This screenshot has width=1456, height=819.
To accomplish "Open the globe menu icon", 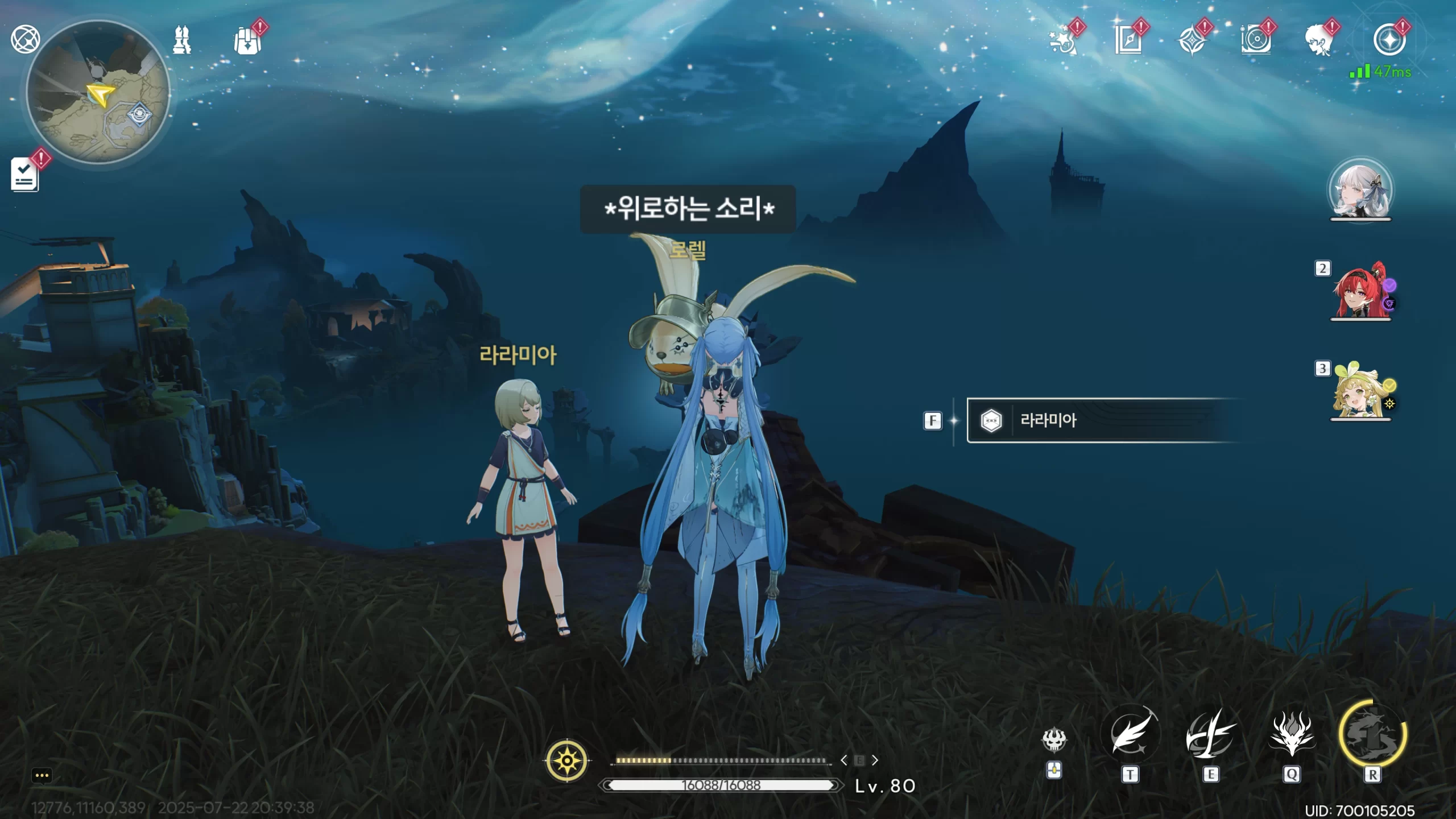I will [x=25, y=40].
